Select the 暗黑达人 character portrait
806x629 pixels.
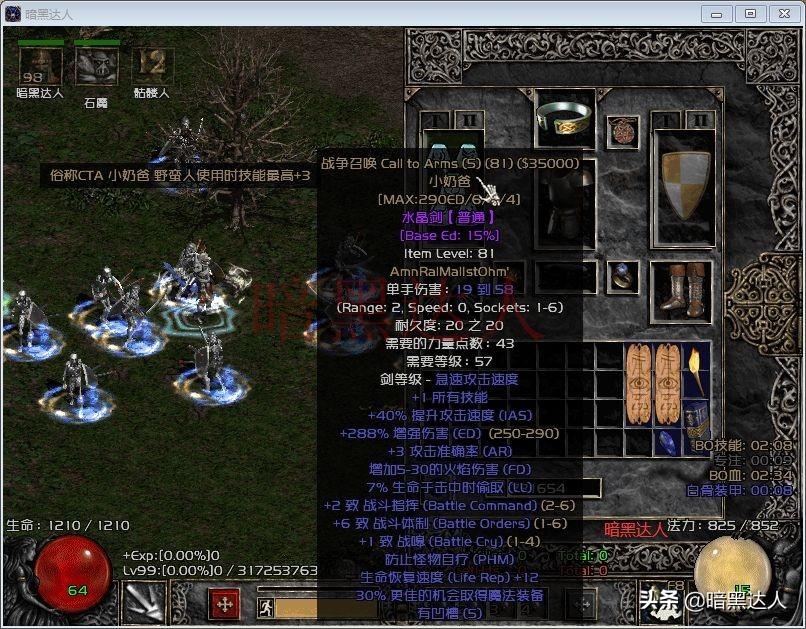(x=40, y=66)
